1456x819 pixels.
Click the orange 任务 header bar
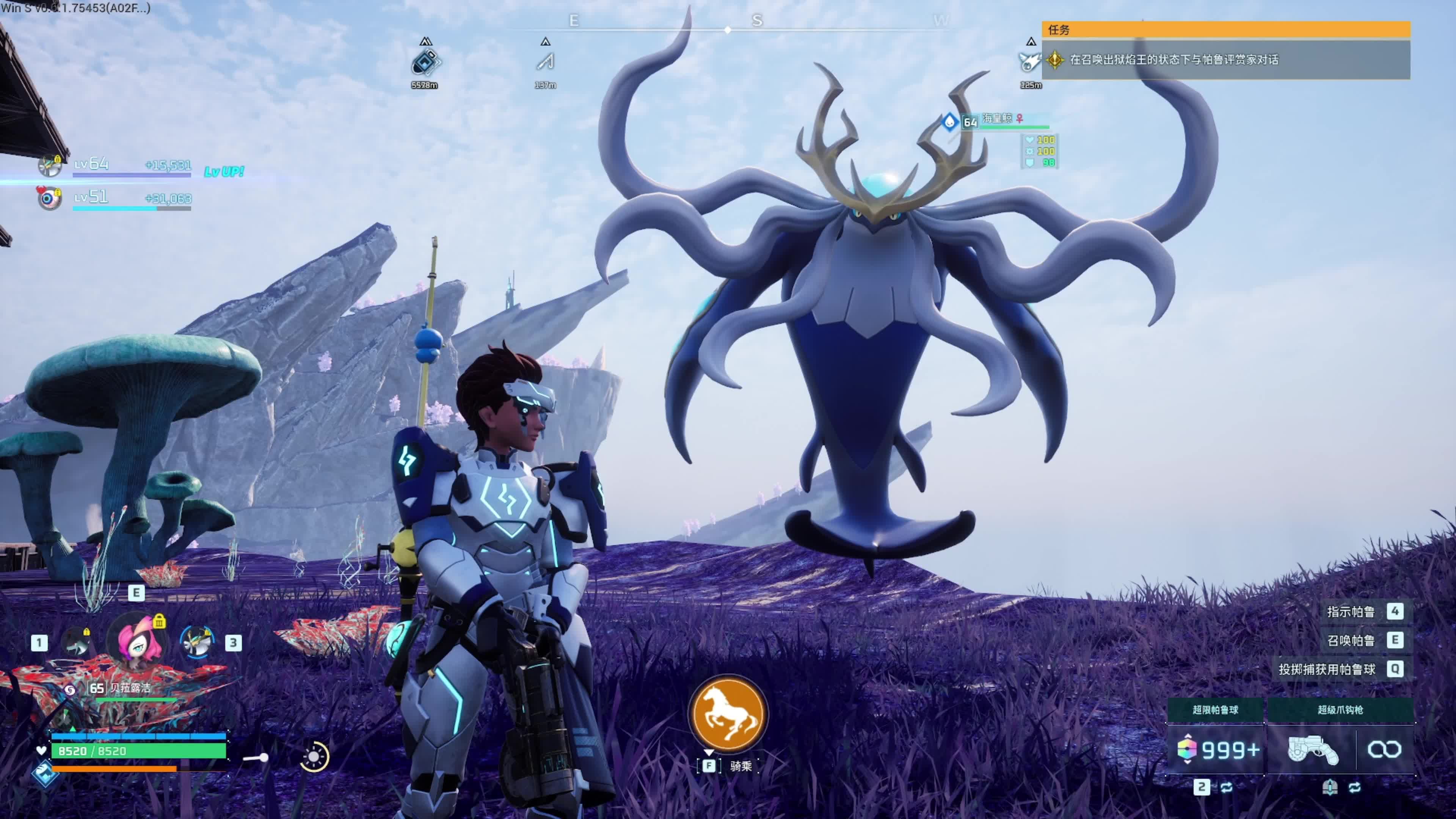pos(1225,30)
